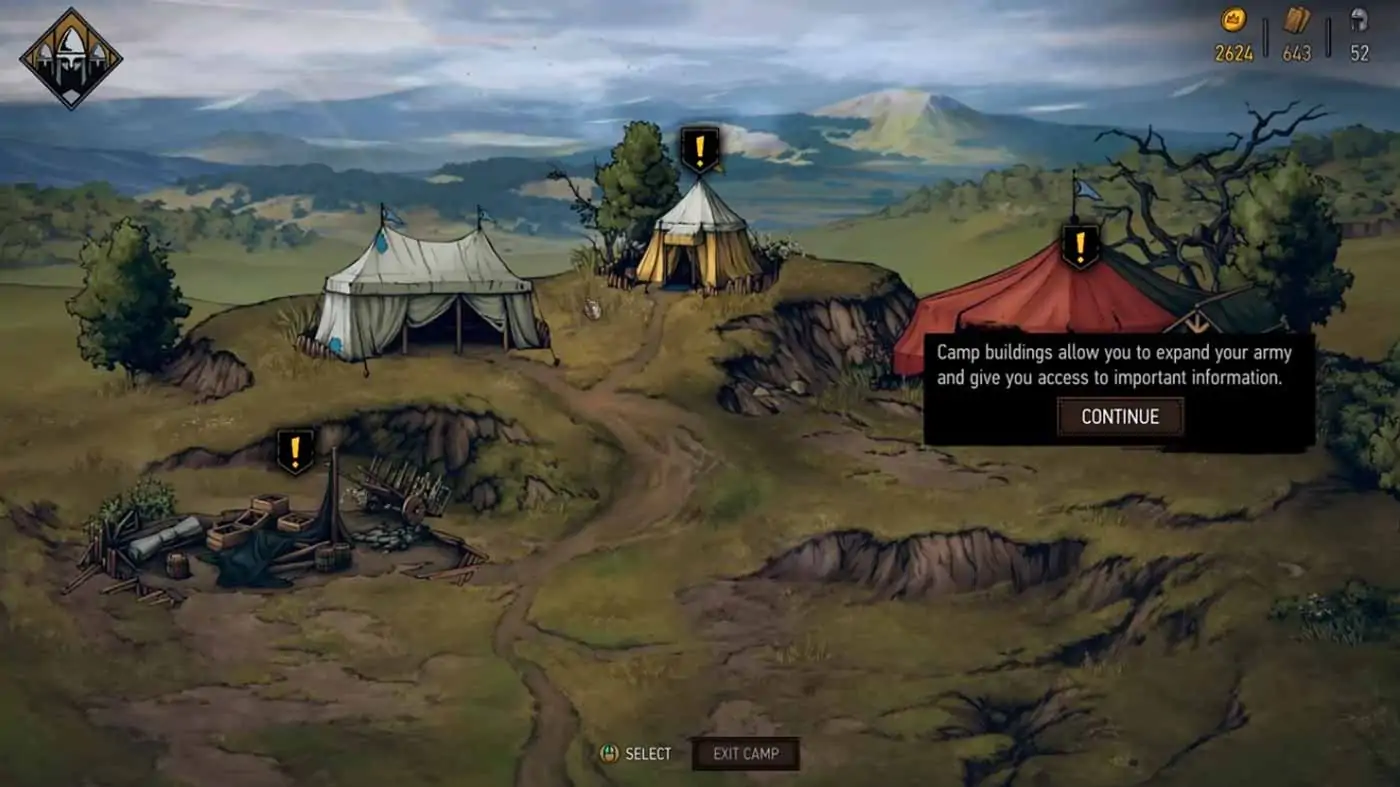Open the red tent's exclamation marker
Viewport: 1400px width, 787px height.
click(1080, 246)
